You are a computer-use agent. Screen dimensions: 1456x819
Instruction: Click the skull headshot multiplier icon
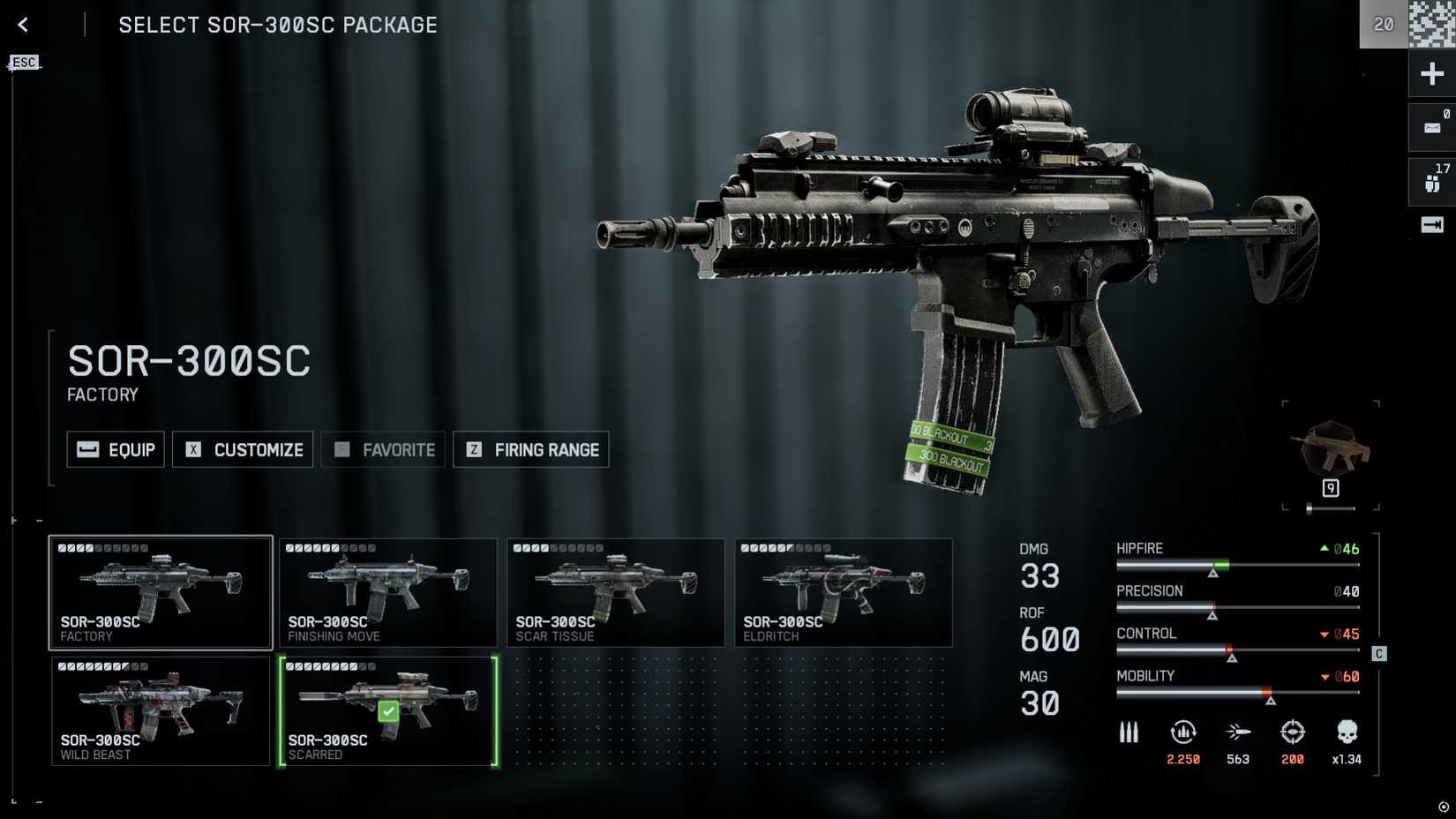pos(1347,733)
